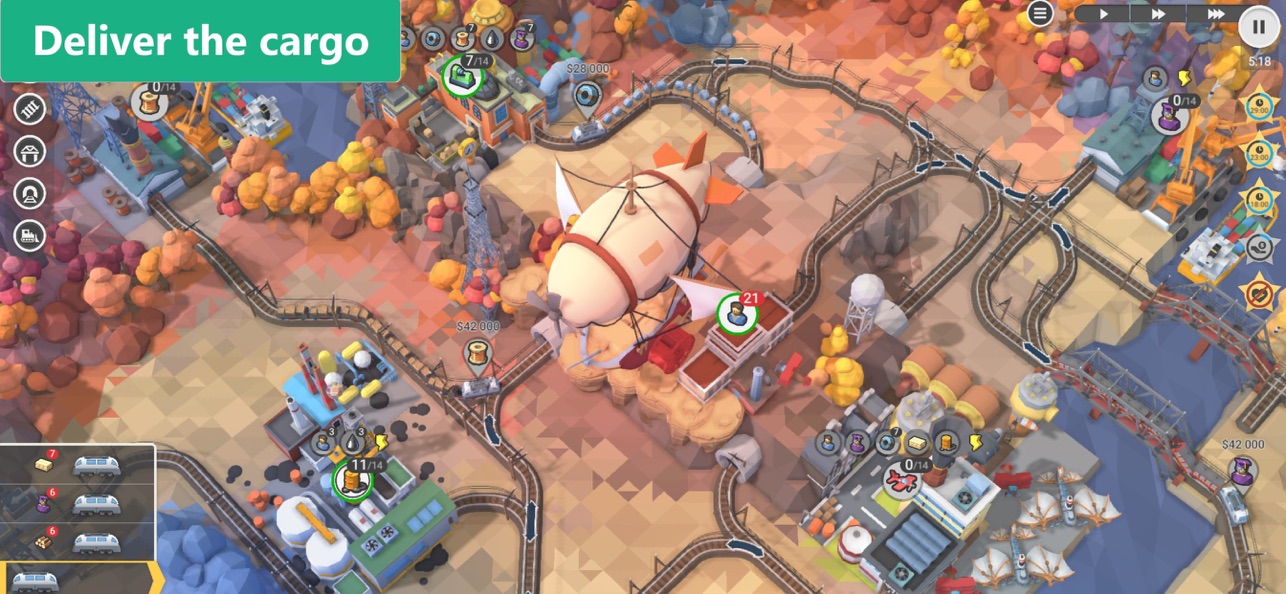Click the Deliver the cargo banner
The image size is (1286, 594).
[200, 41]
